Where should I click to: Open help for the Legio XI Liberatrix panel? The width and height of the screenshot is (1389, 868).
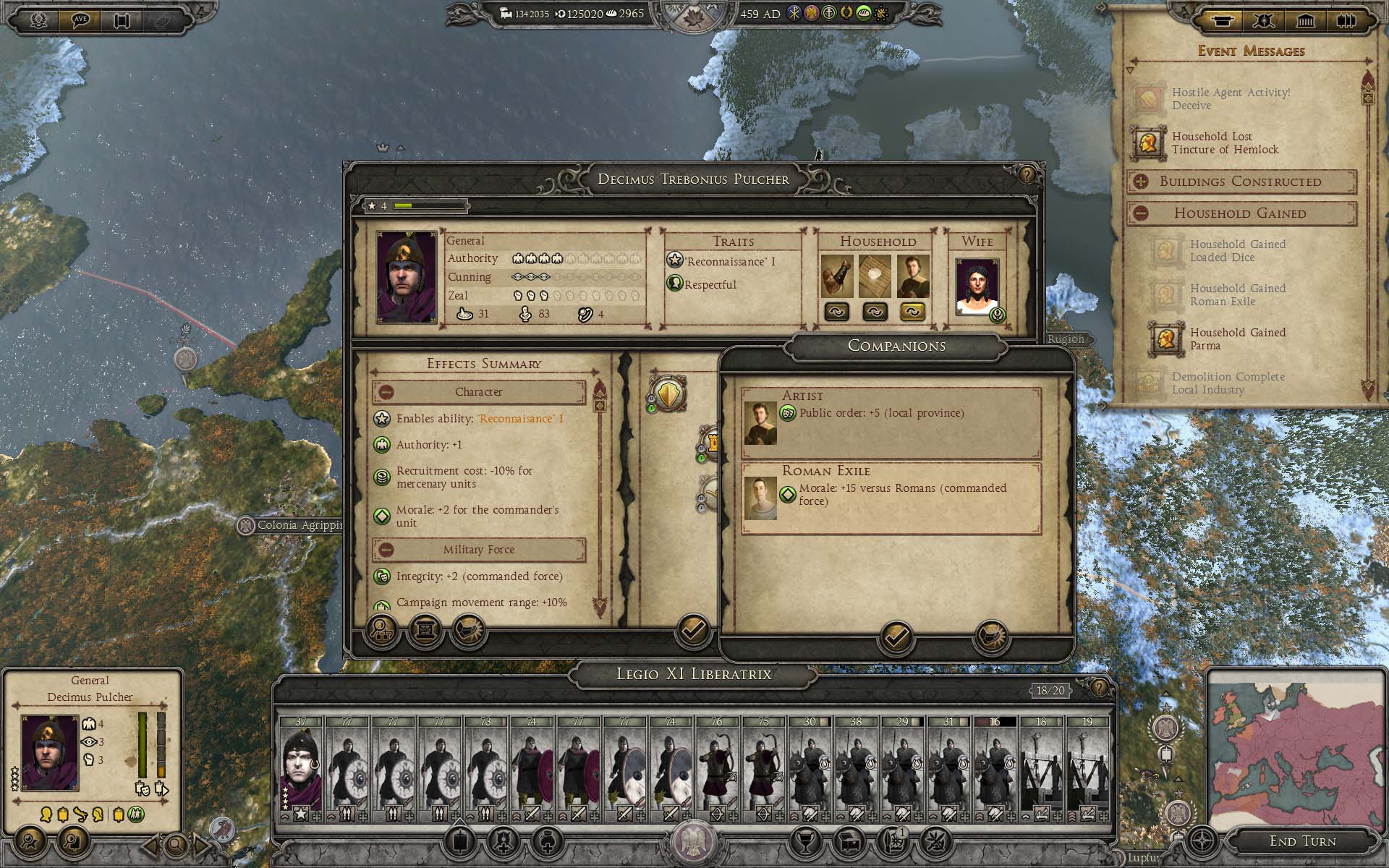pos(1098,688)
